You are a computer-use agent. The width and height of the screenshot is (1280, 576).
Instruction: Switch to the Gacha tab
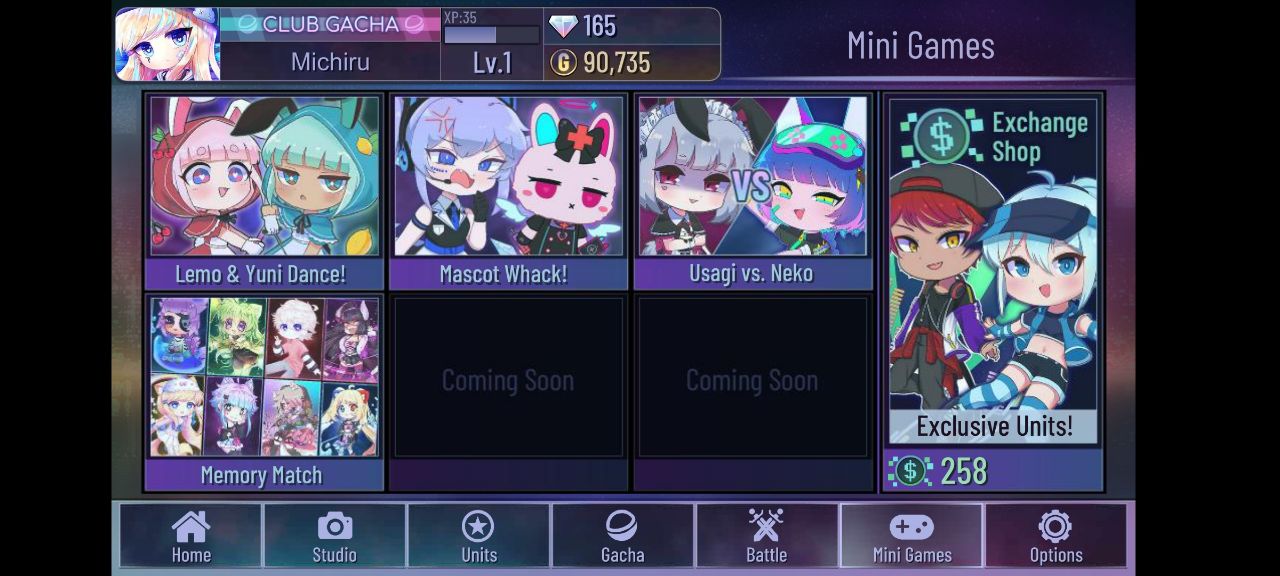tap(622, 537)
